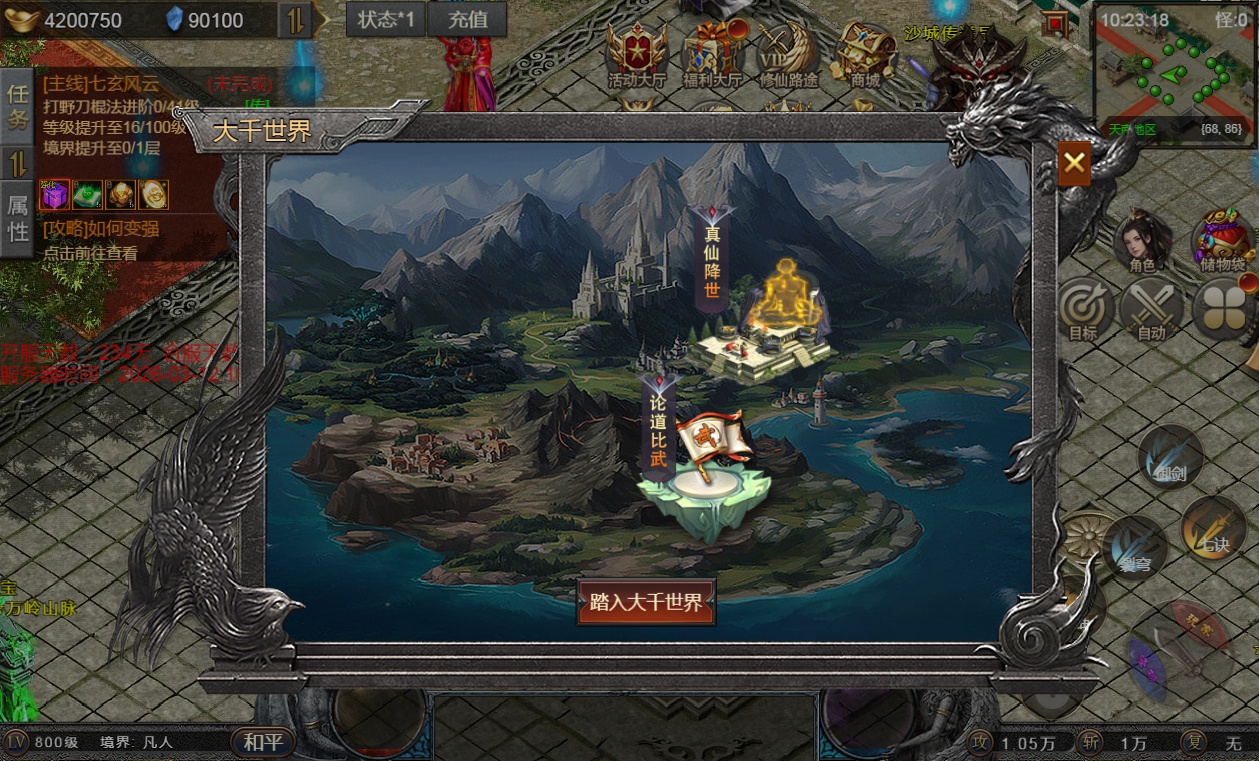Close the 大千世界 window
Image resolution: width=1259 pixels, height=761 pixels.
(x=1075, y=163)
